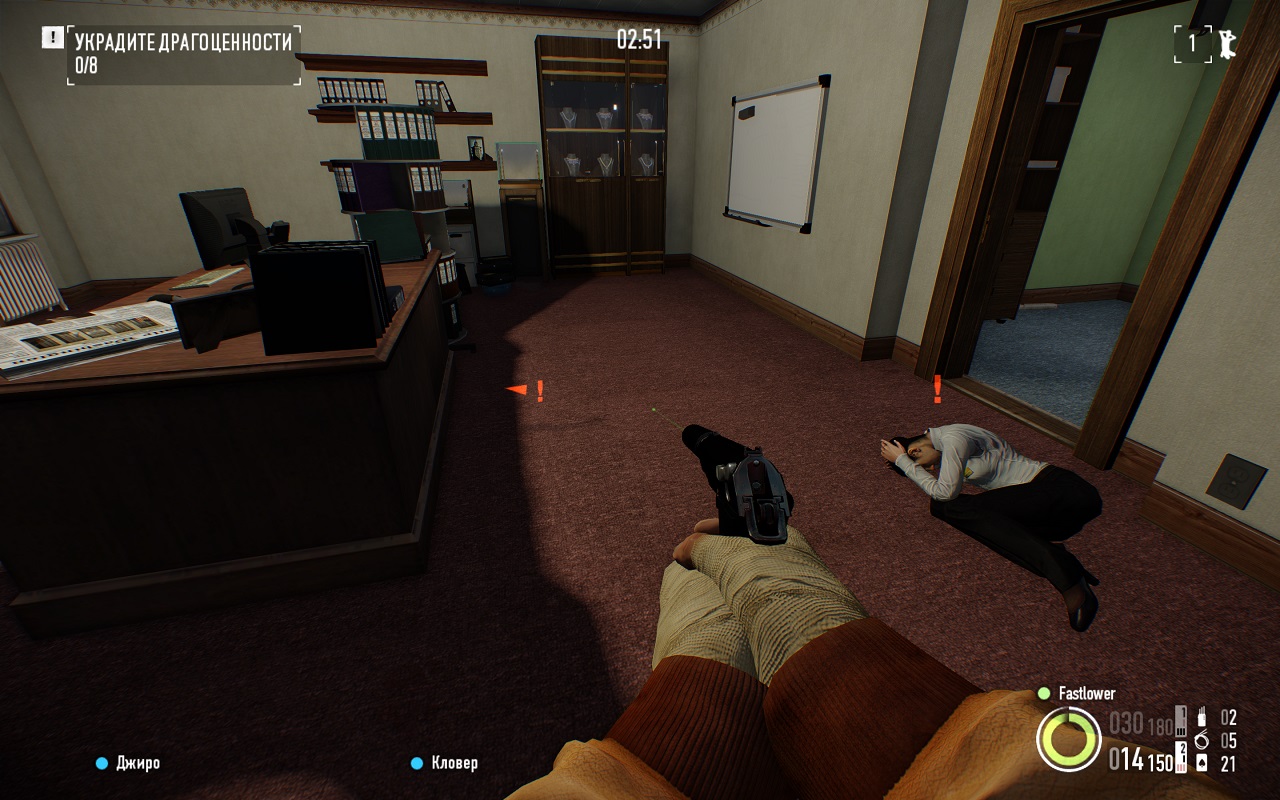Select the cable ties icon
The image size is (1280, 800).
point(1201,741)
